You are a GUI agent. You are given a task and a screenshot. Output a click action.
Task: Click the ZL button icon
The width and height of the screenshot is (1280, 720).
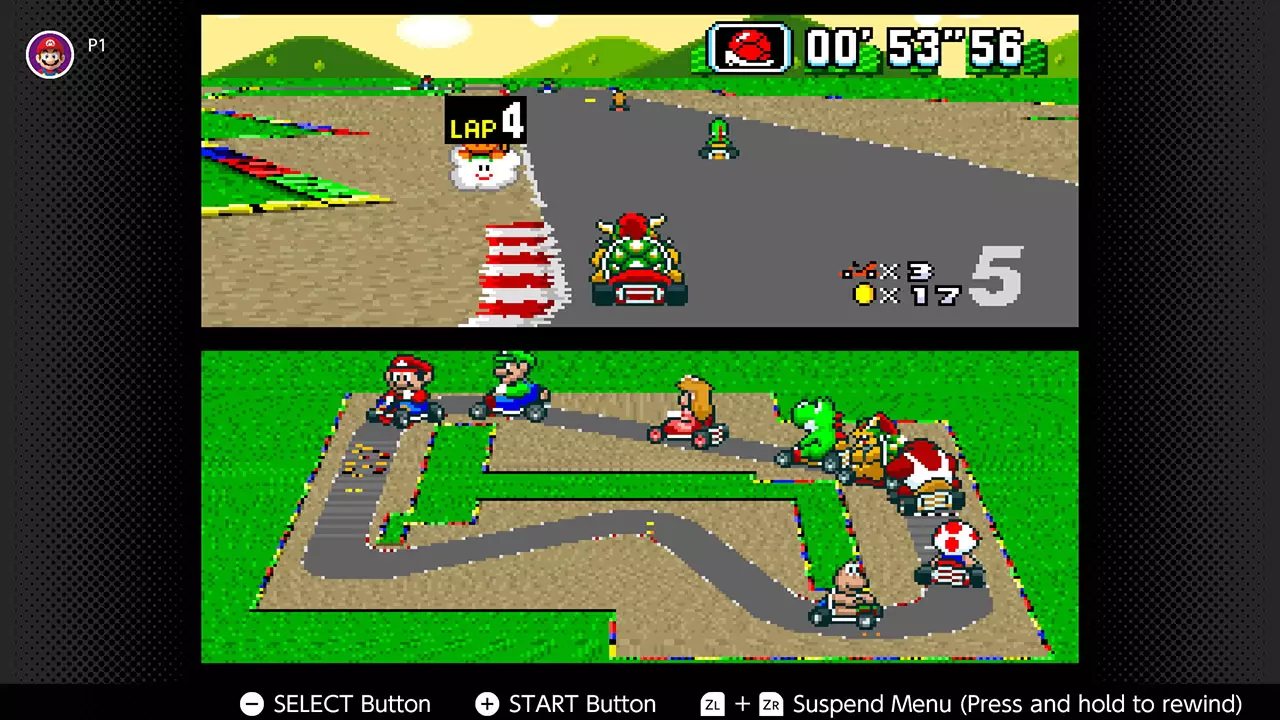712,704
